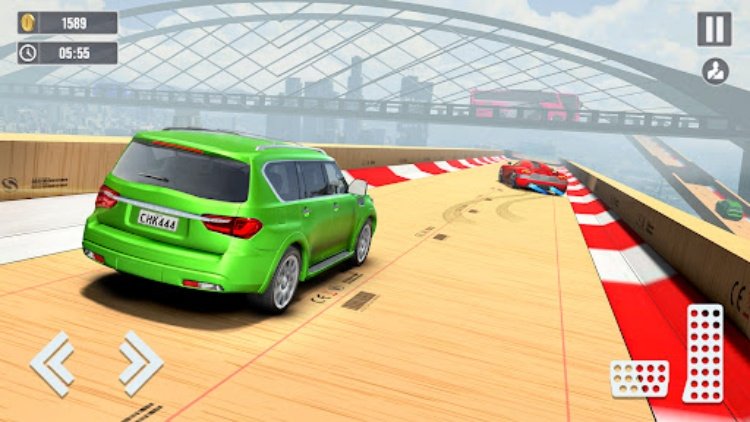The width and height of the screenshot is (750, 422).
Task: Tap the round seatbelt driver icon
Action: 715,71
